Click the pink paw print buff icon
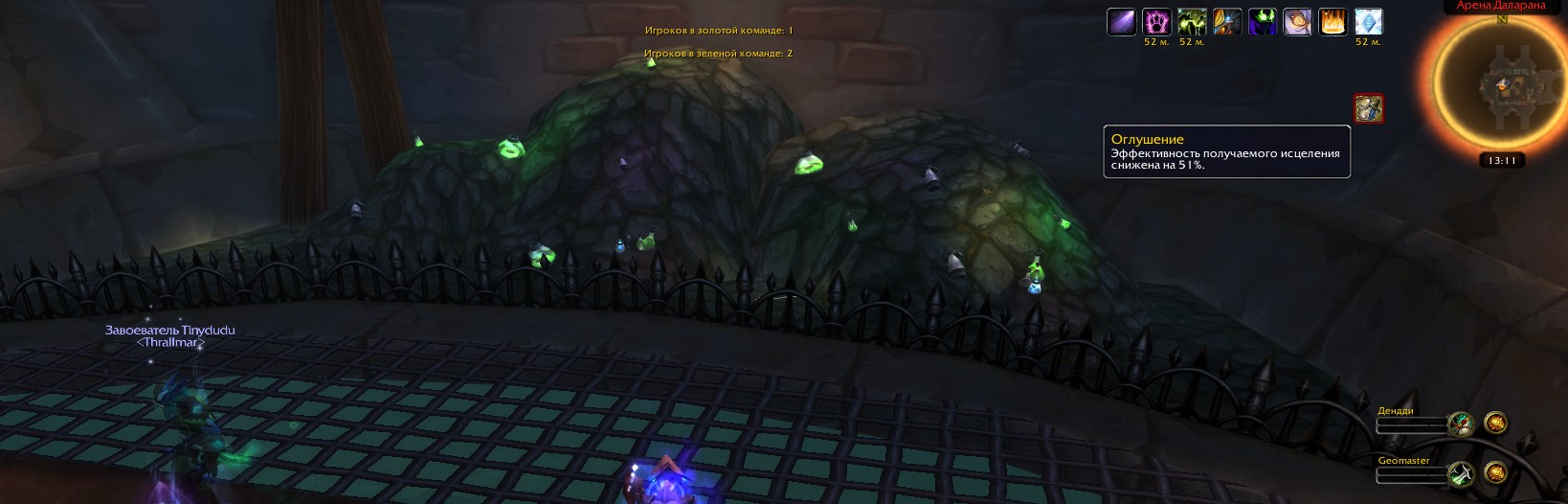The image size is (1568, 504). (x=1156, y=22)
